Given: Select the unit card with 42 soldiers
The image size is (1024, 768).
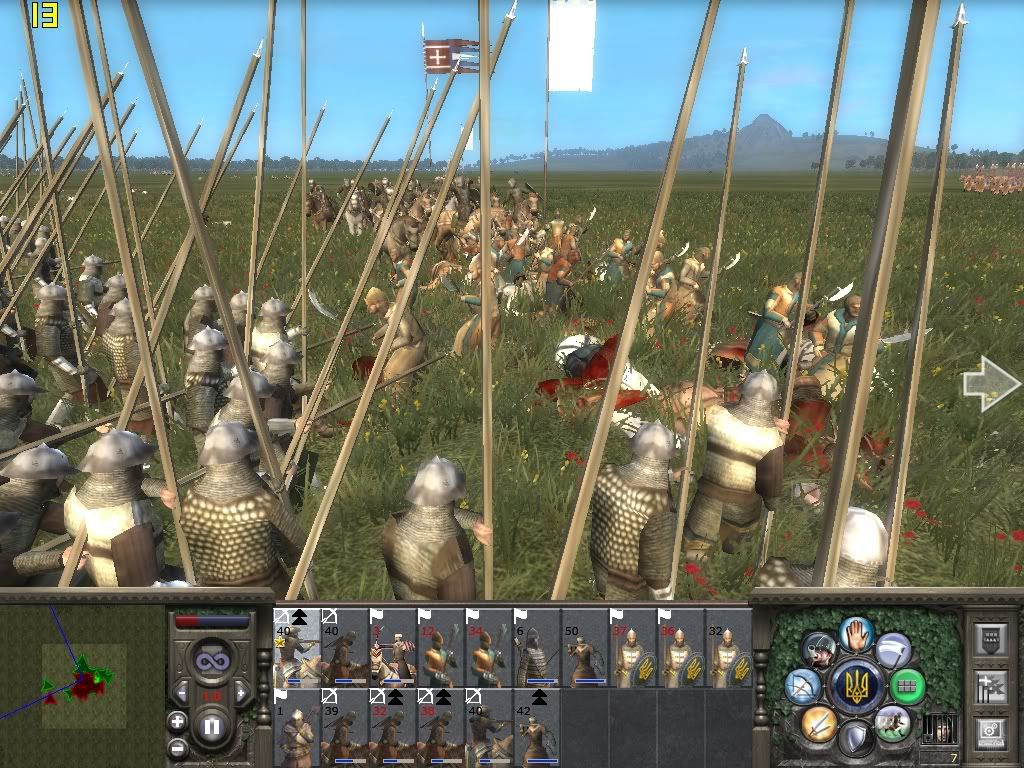Looking at the screenshot, I should (537, 727).
